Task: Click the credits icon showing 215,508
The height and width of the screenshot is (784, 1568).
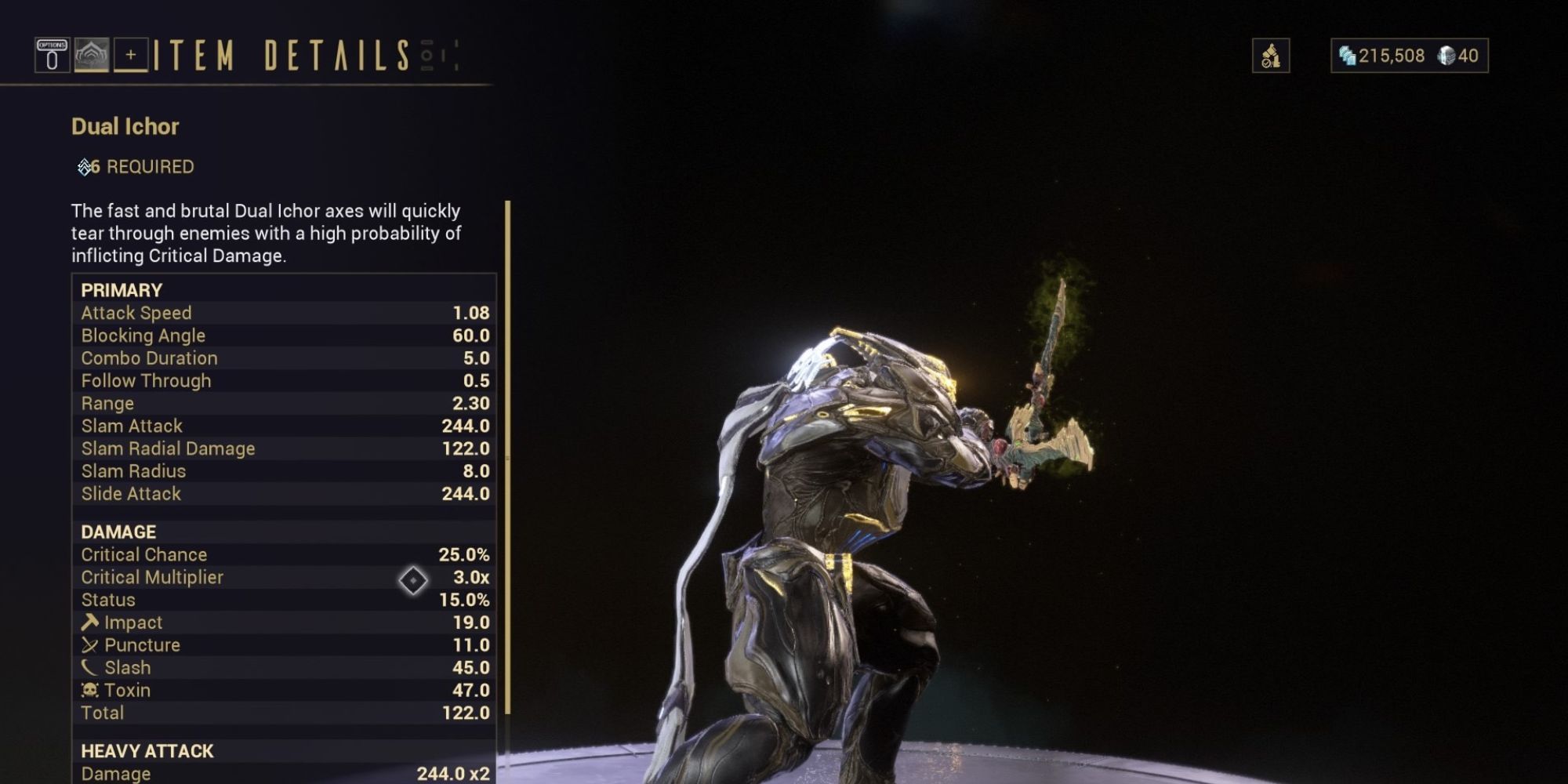Action: pos(1348,56)
